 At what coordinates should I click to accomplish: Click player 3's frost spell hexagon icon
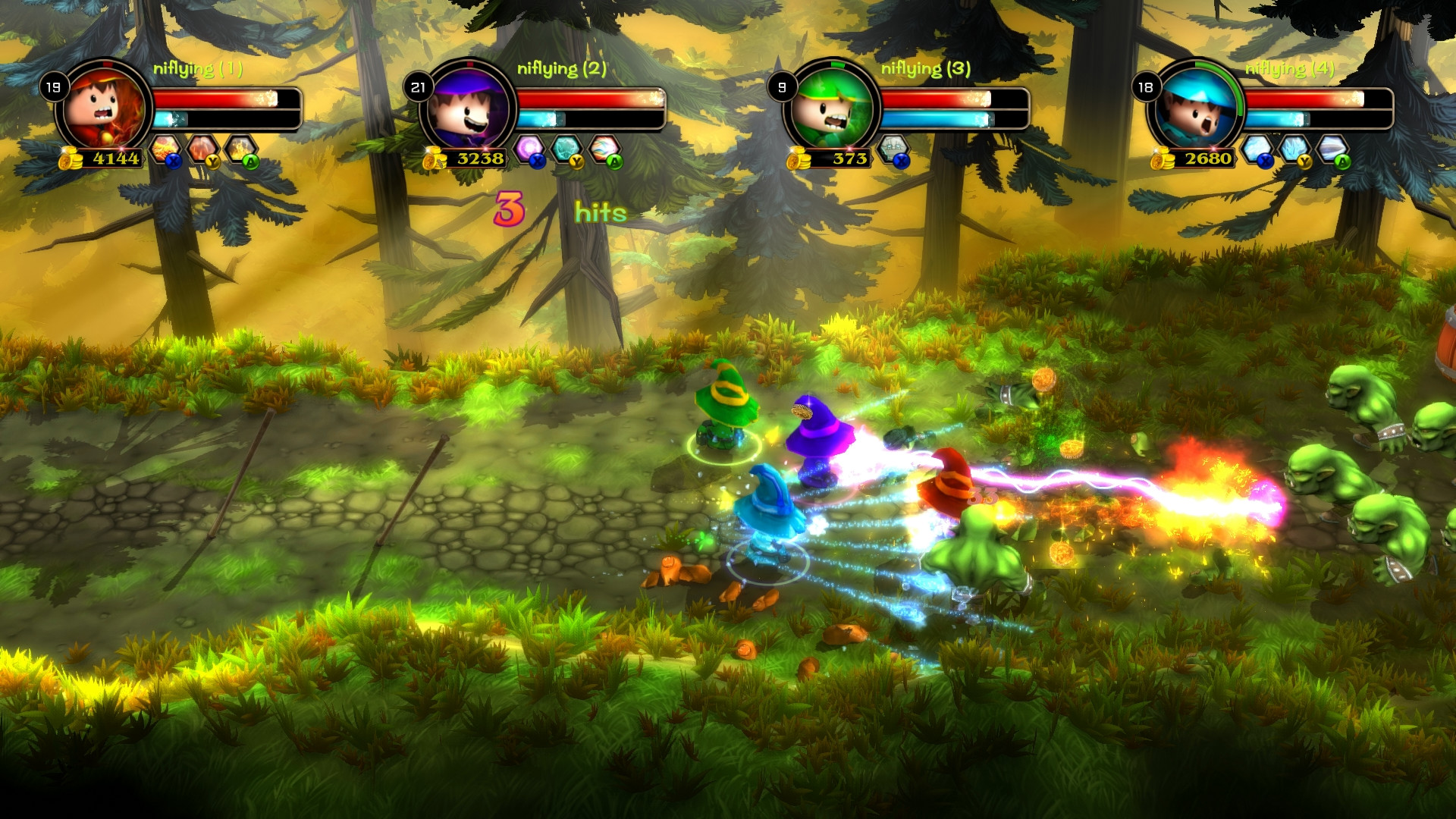pos(892,148)
